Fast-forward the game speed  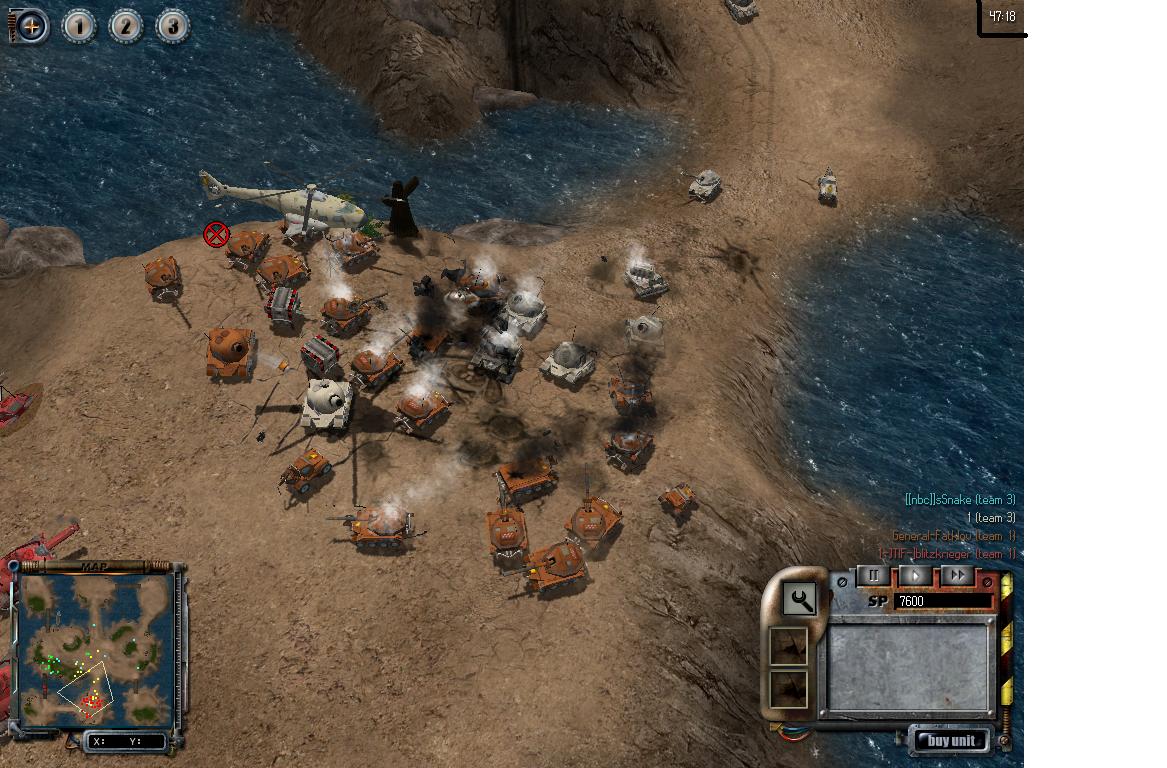957,575
